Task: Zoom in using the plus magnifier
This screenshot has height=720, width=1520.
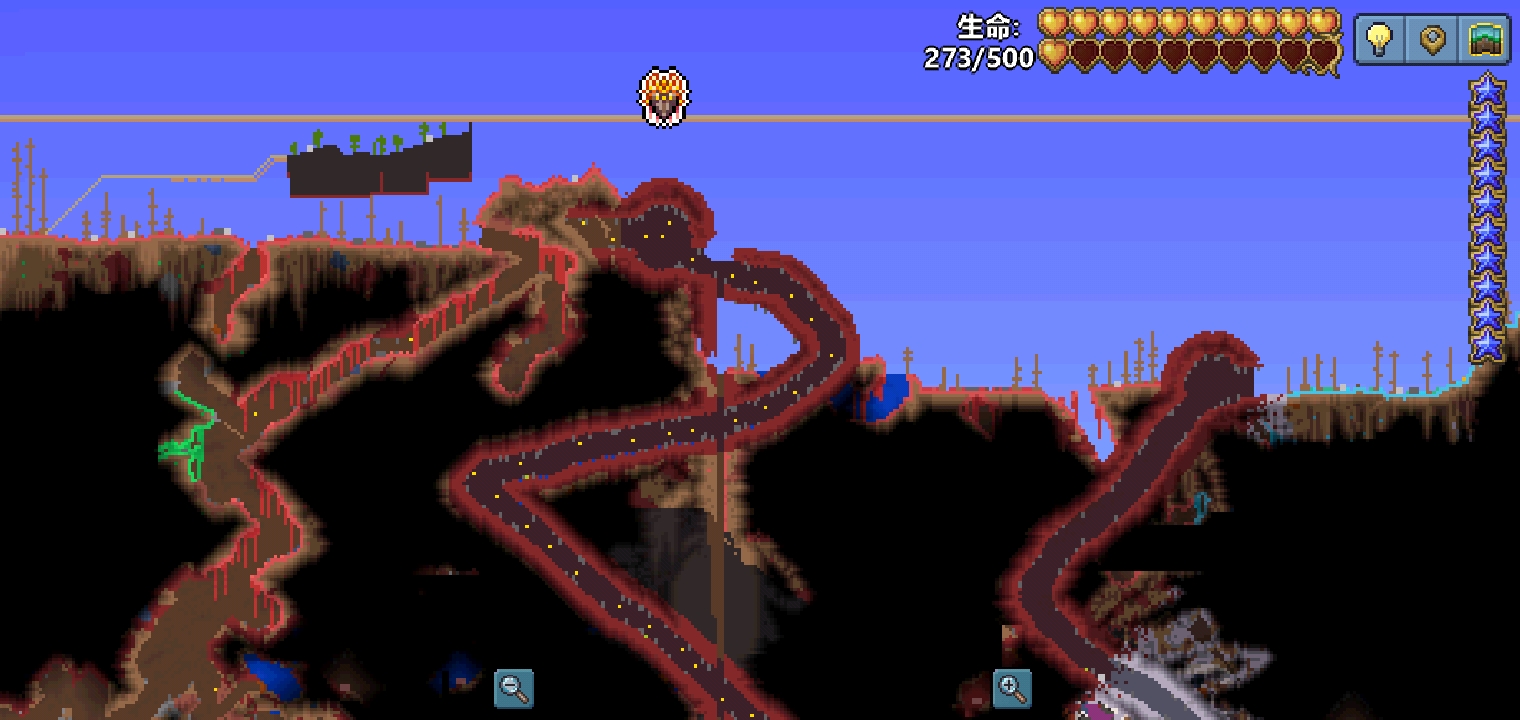Action: 1012,688
